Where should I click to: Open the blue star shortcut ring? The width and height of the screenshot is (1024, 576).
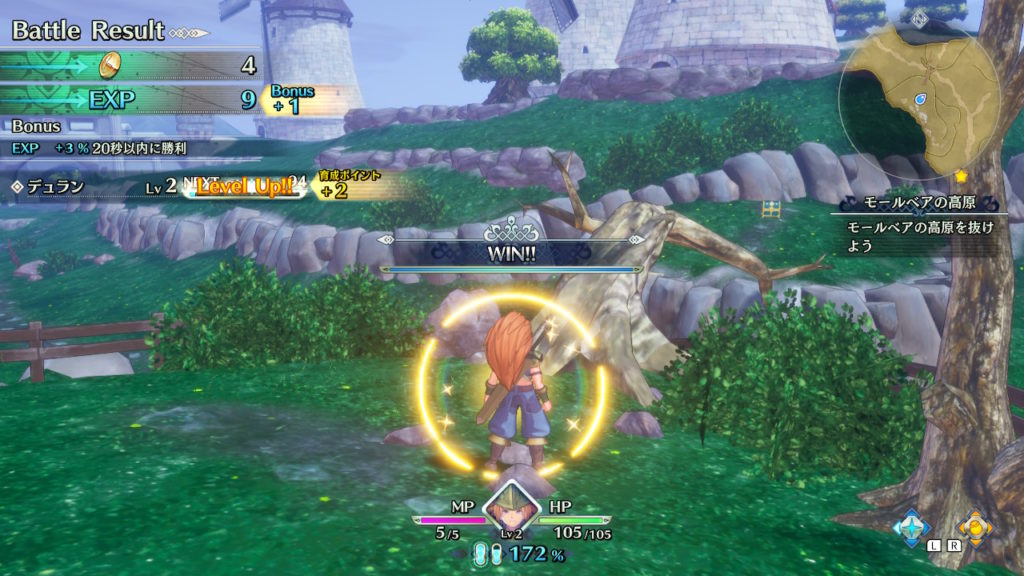pyautogui.click(x=911, y=526)
